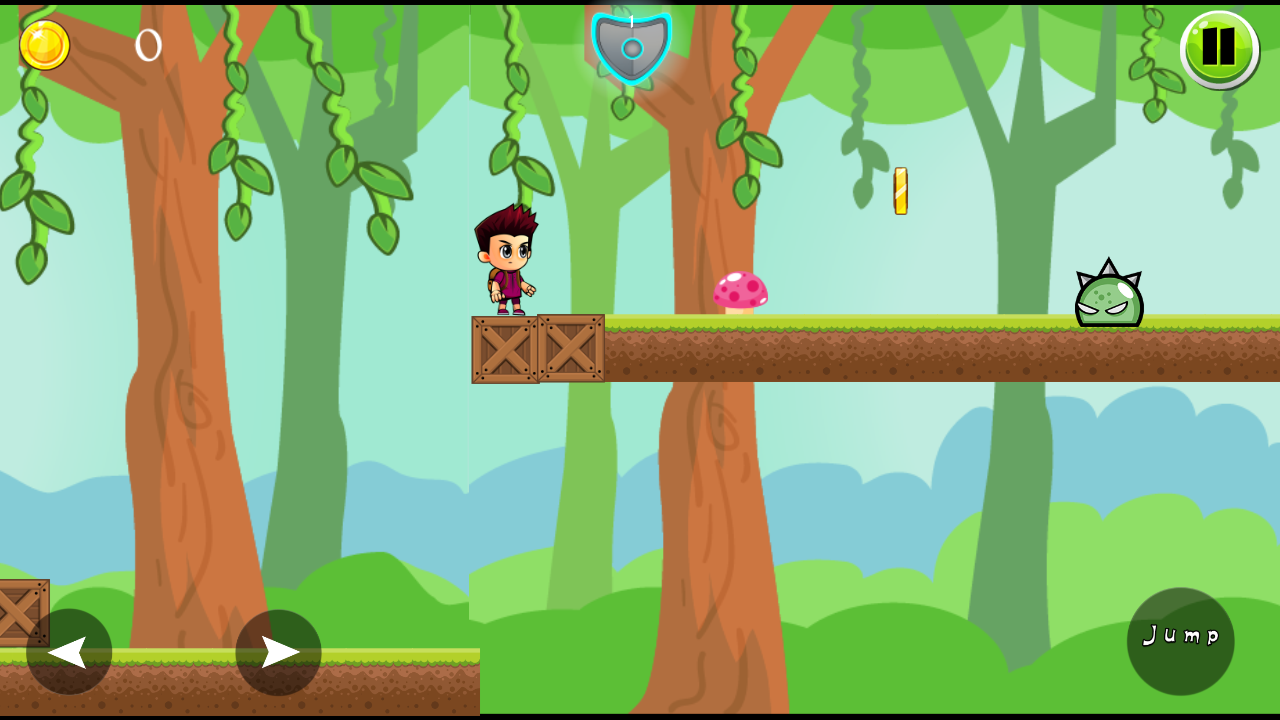Tap the left movement arrow

pos(68,651)
